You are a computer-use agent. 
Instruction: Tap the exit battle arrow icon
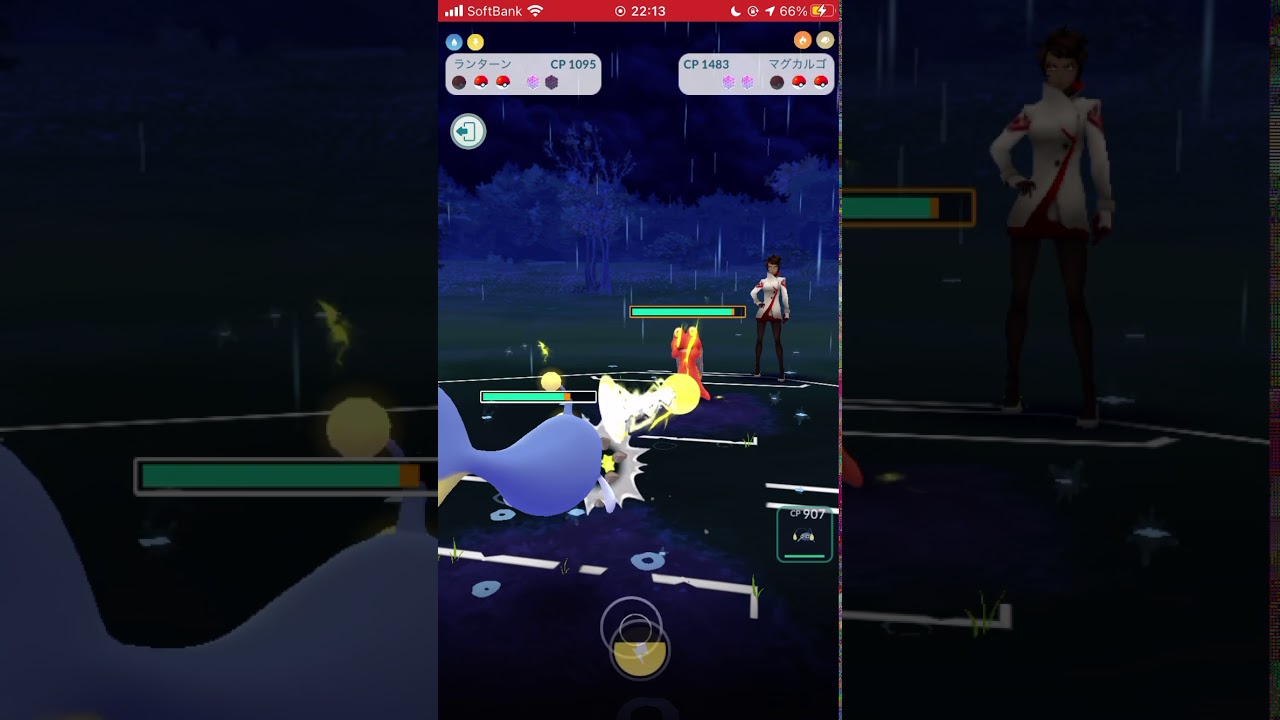tap(466, 131)
